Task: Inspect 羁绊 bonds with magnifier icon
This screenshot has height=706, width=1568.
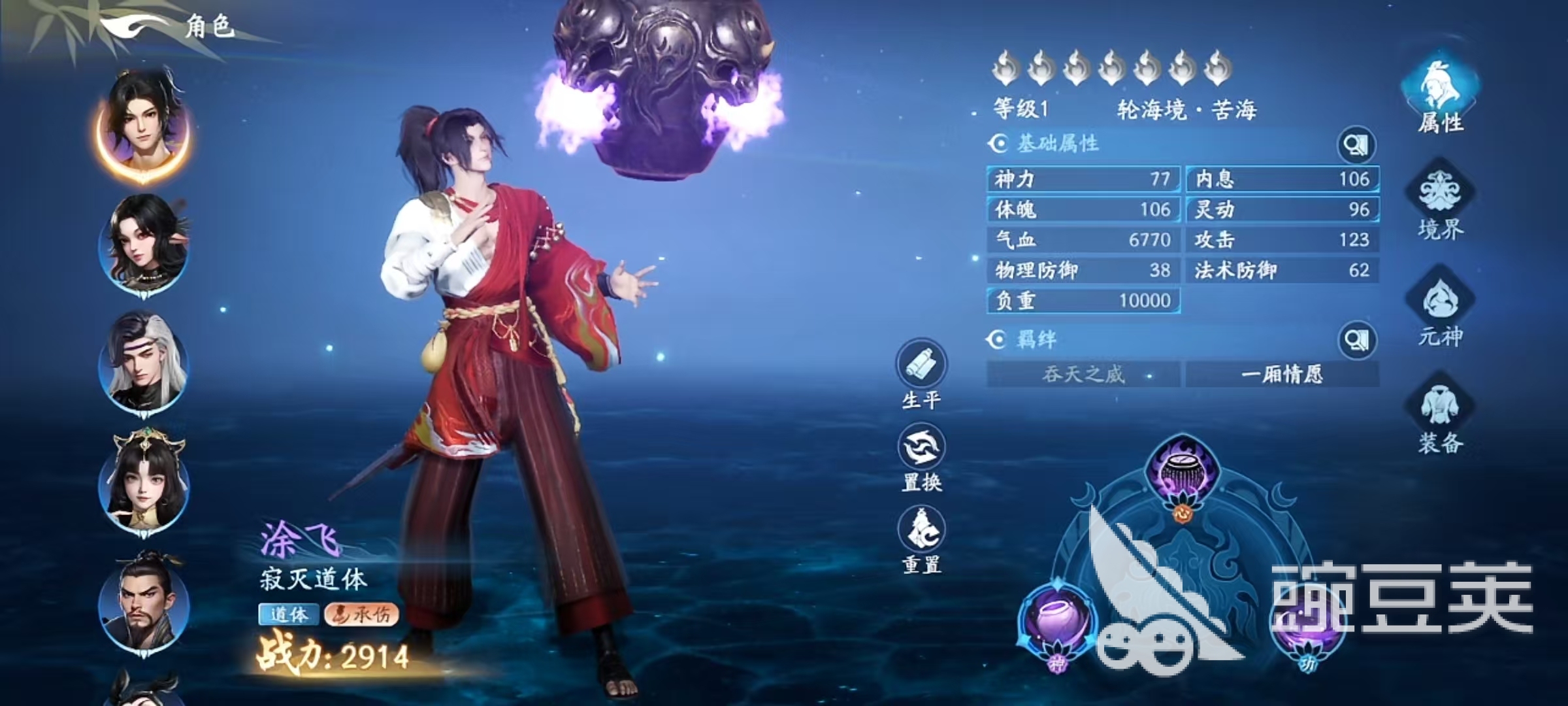Action: [1356, 340]
